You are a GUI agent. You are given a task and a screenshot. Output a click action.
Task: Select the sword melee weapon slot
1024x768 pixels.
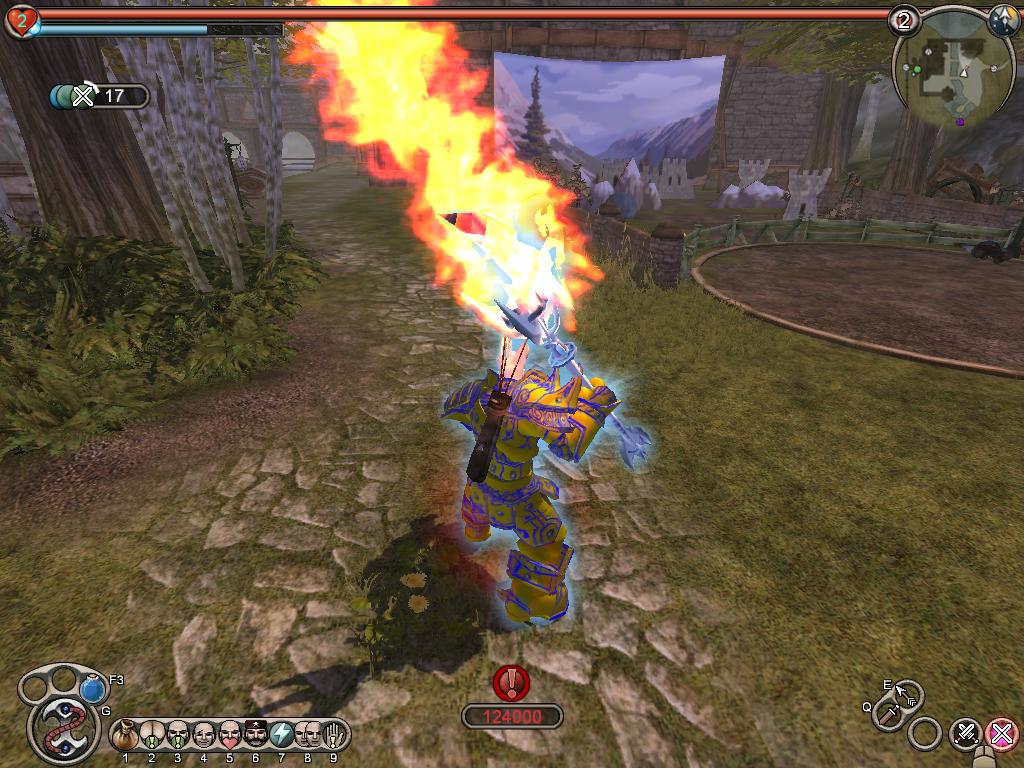[x=887, y=714]
